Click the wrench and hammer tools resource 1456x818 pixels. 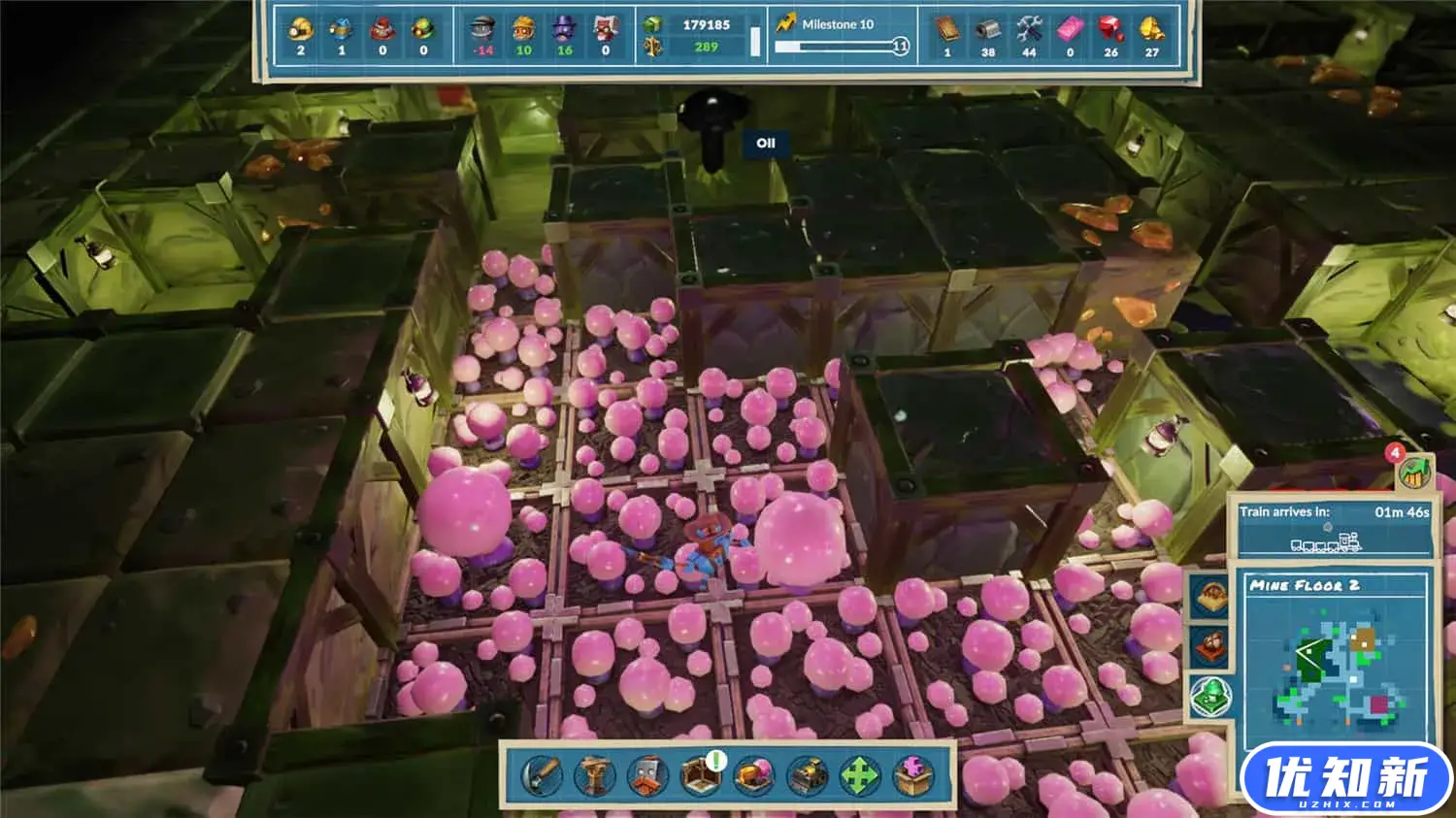1029,29
